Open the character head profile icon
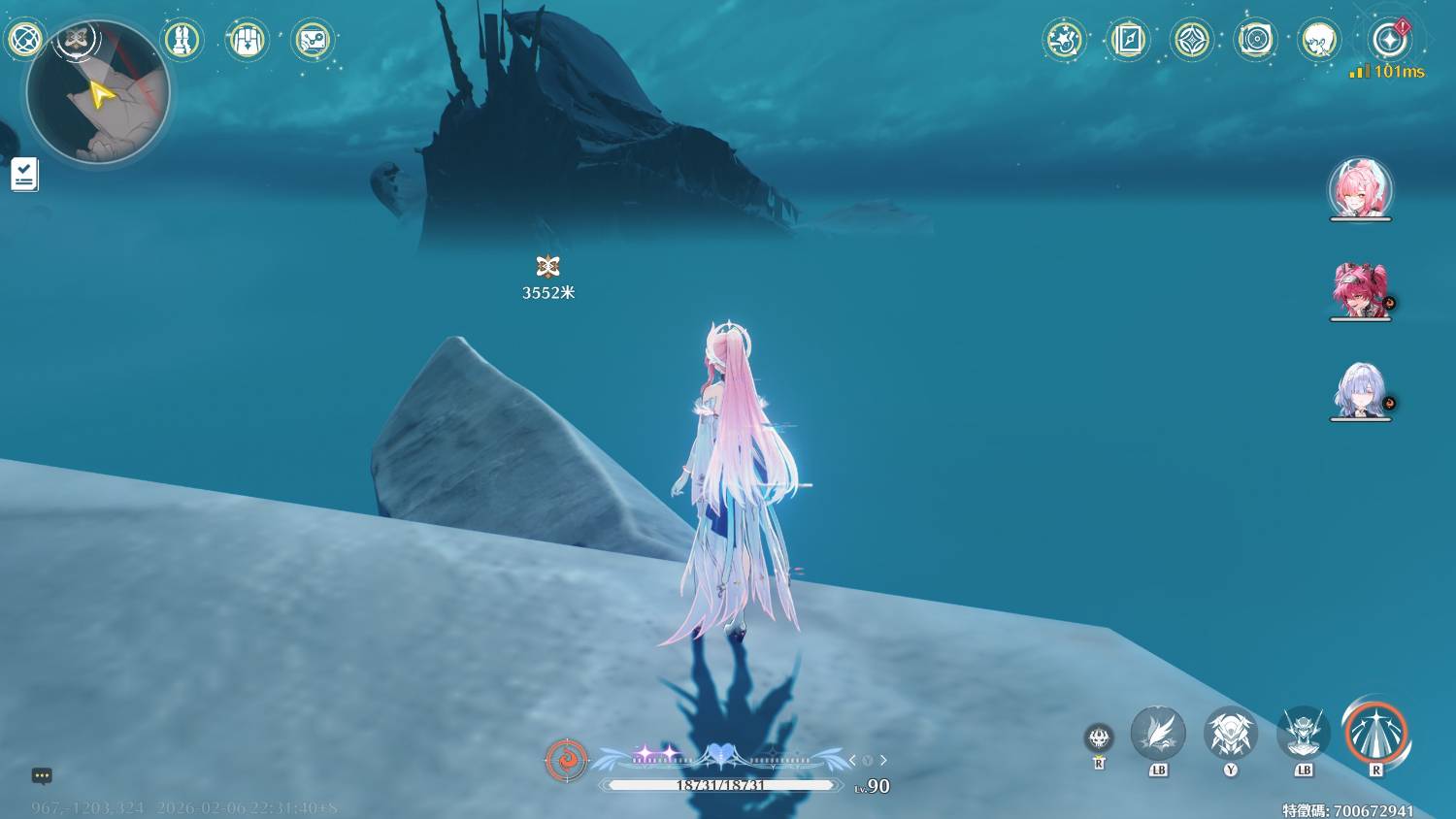1456x819 pixels. [x=1319, y=40]
